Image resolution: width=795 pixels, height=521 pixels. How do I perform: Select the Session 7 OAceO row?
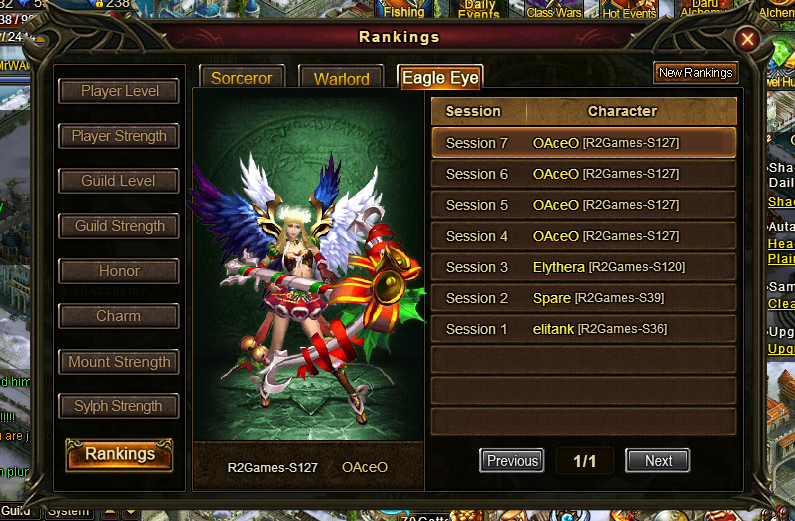(584, 143)
